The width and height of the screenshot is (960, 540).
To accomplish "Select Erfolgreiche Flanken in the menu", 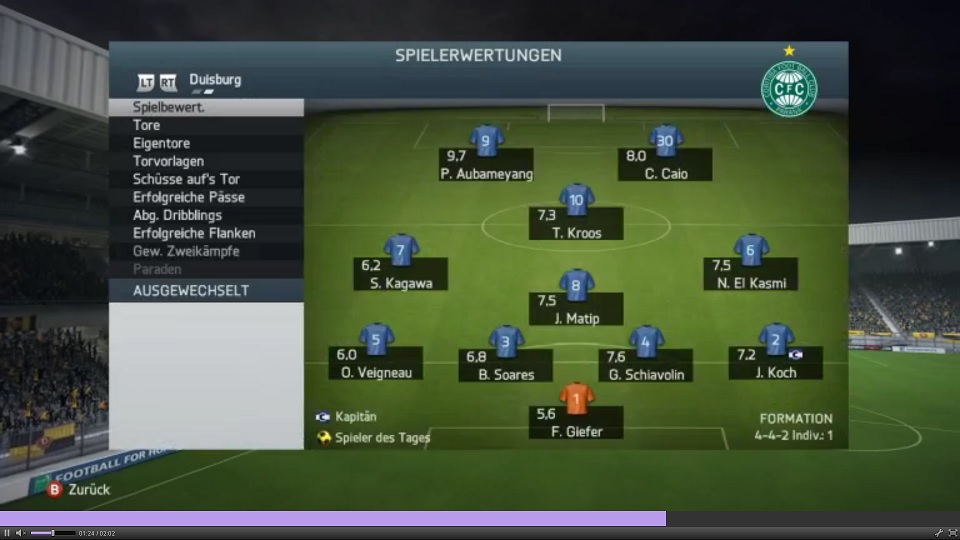I will pyautogui.click(x=193, y=233).
